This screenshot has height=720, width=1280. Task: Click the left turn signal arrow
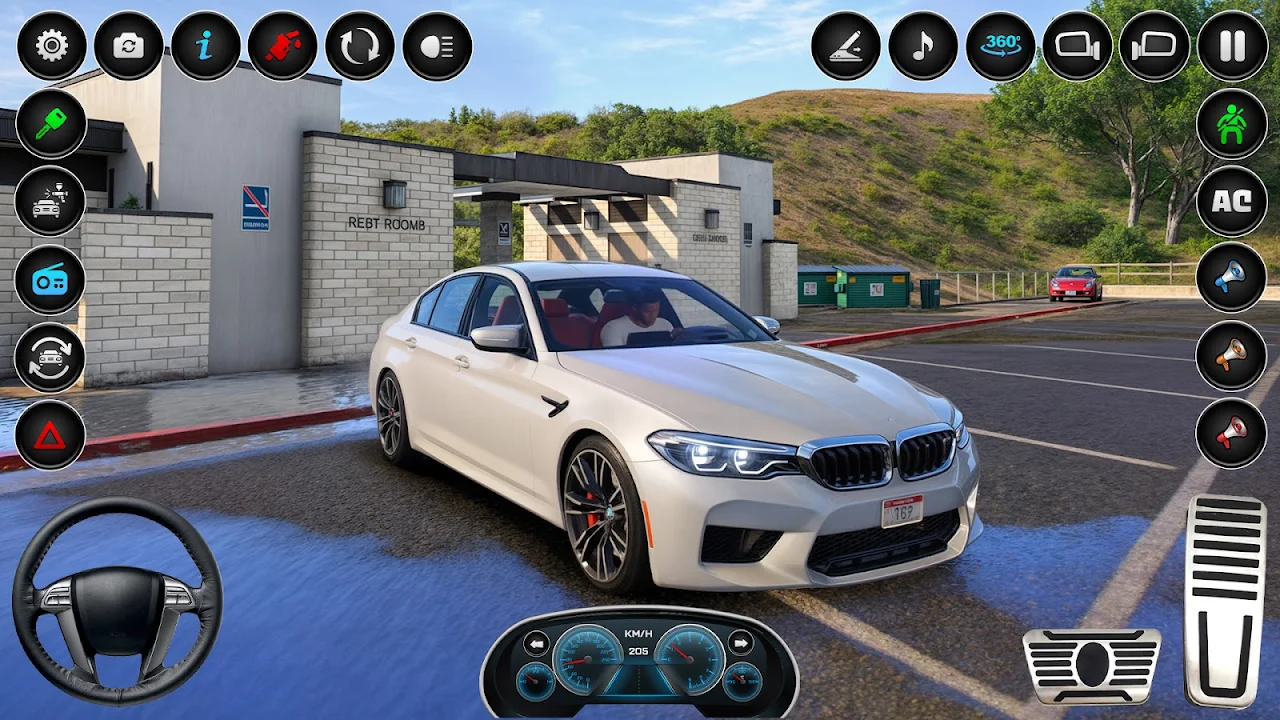pyautogui.click(x=537, y=643)
